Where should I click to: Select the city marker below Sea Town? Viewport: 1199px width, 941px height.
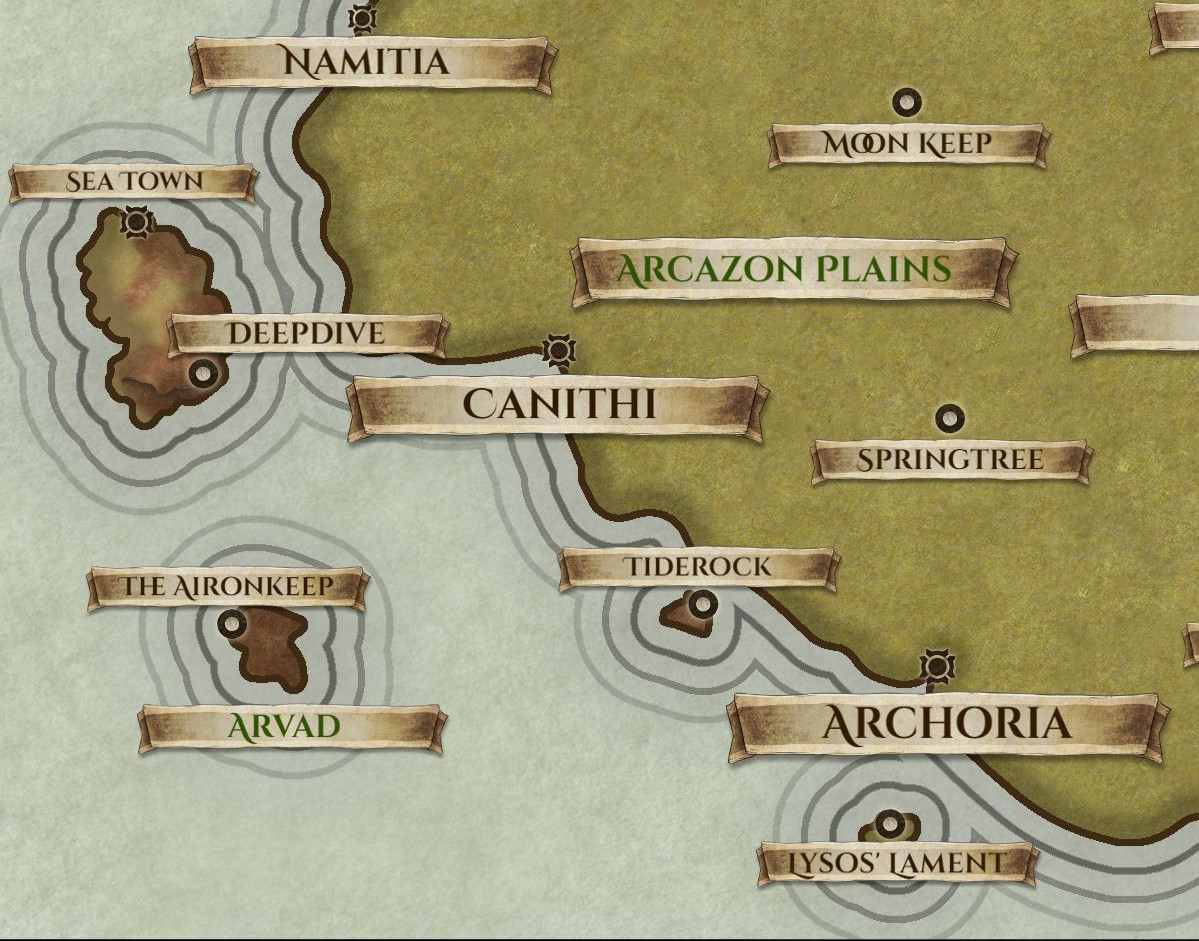[135, 222]
